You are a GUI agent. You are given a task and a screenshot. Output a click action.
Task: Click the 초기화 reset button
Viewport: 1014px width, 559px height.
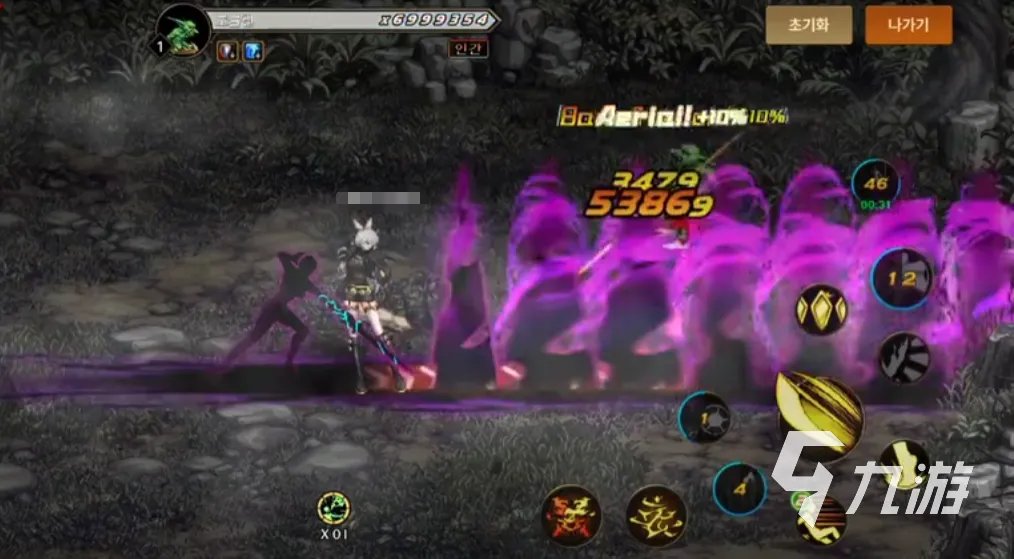coord(809,26)
